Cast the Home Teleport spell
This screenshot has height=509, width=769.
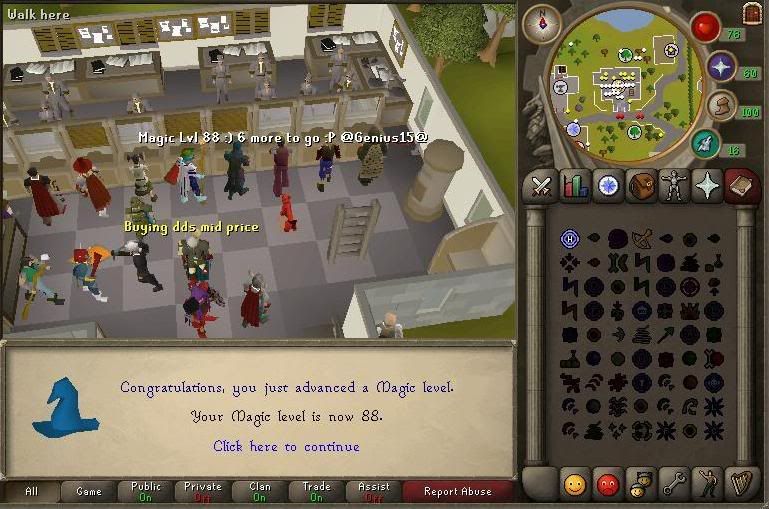tap(570, 238)
